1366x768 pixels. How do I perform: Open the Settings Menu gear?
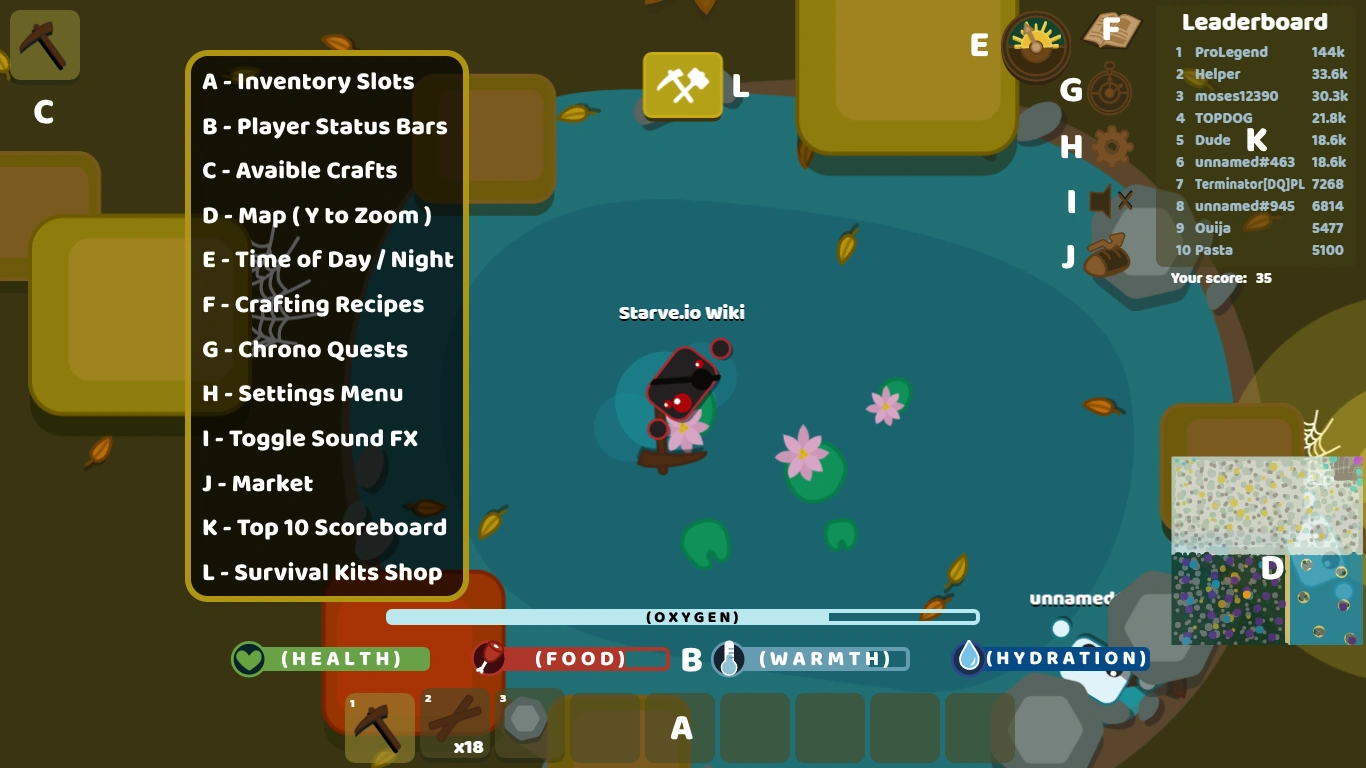pyautogui.click(x=1111, y=148)
